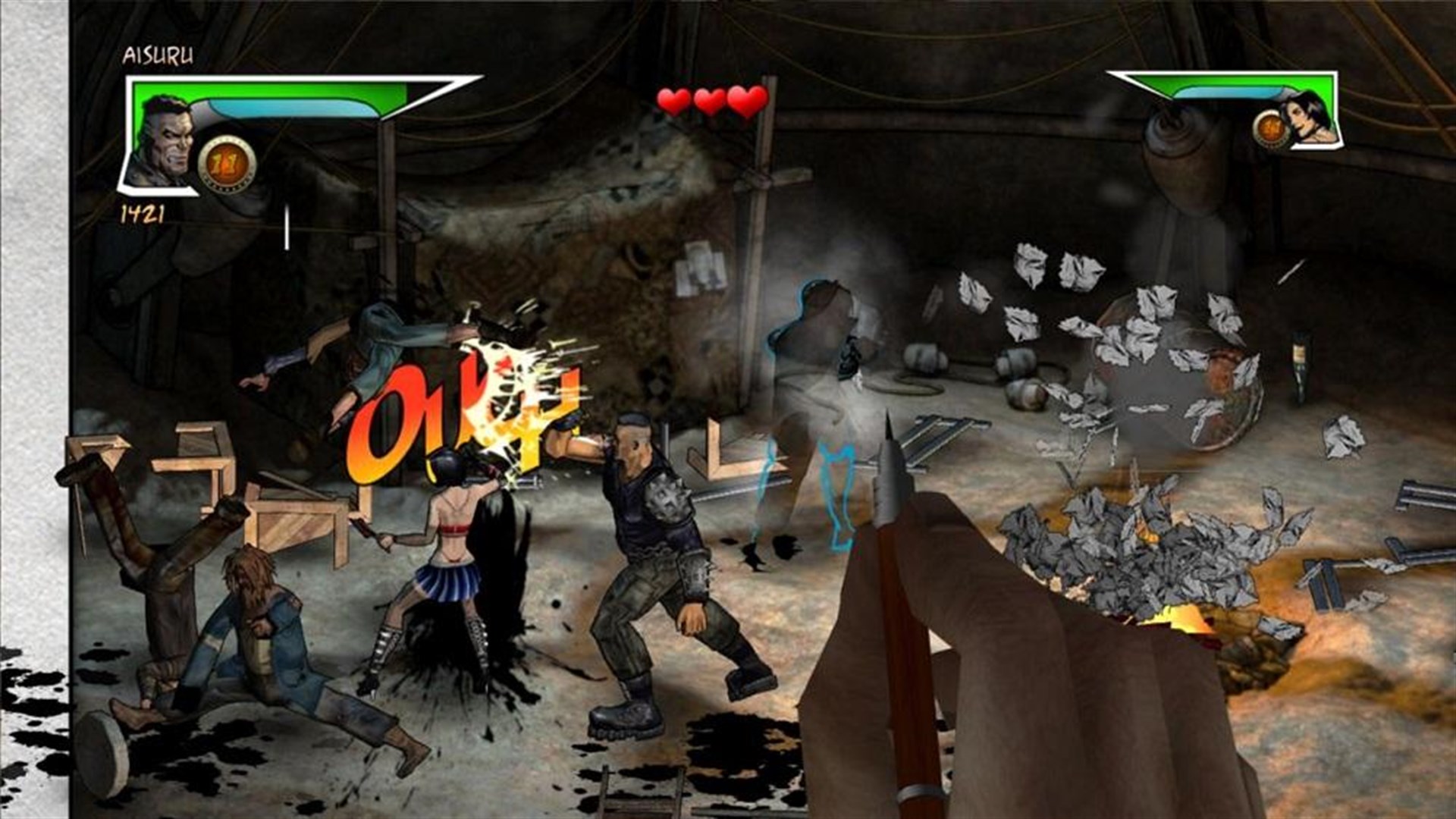Click the orange level badge on Aisuru's portrait
This screenshot has width=1456, height=819.
point(225,162)
